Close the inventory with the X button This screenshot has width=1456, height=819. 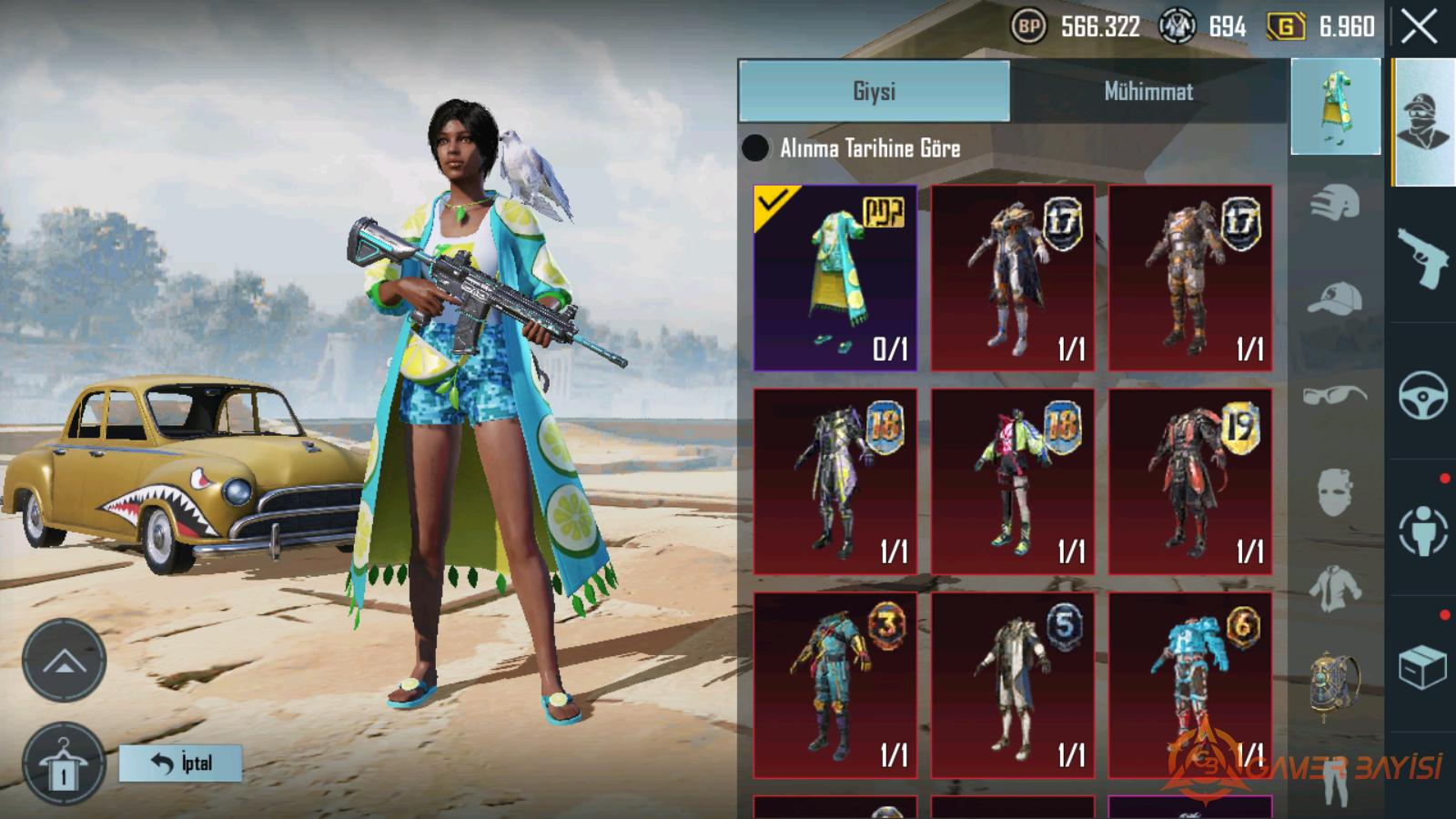tap(1419, 27)
